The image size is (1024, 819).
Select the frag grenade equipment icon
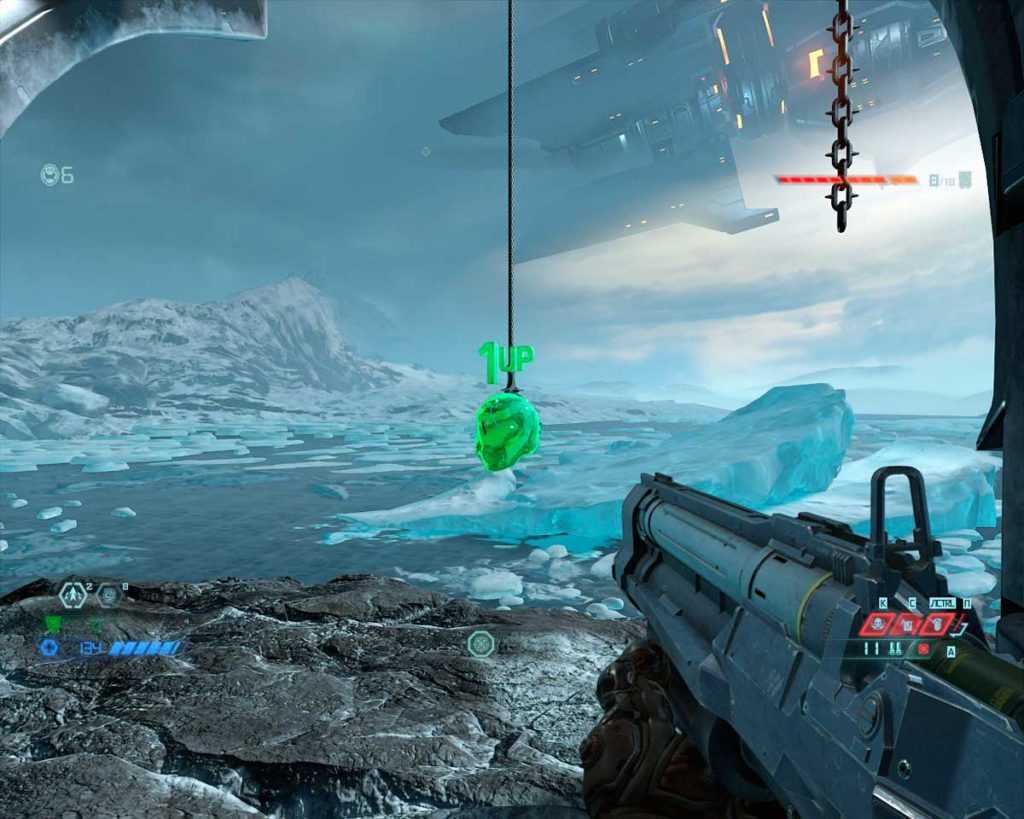72,595
